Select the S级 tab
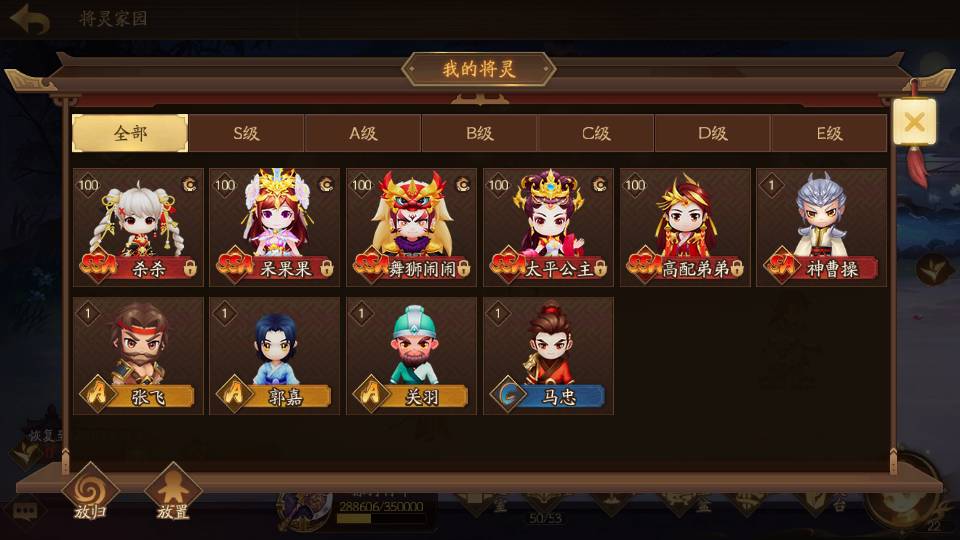The width and height of the screenshot is (960, 540). (246, 133)
